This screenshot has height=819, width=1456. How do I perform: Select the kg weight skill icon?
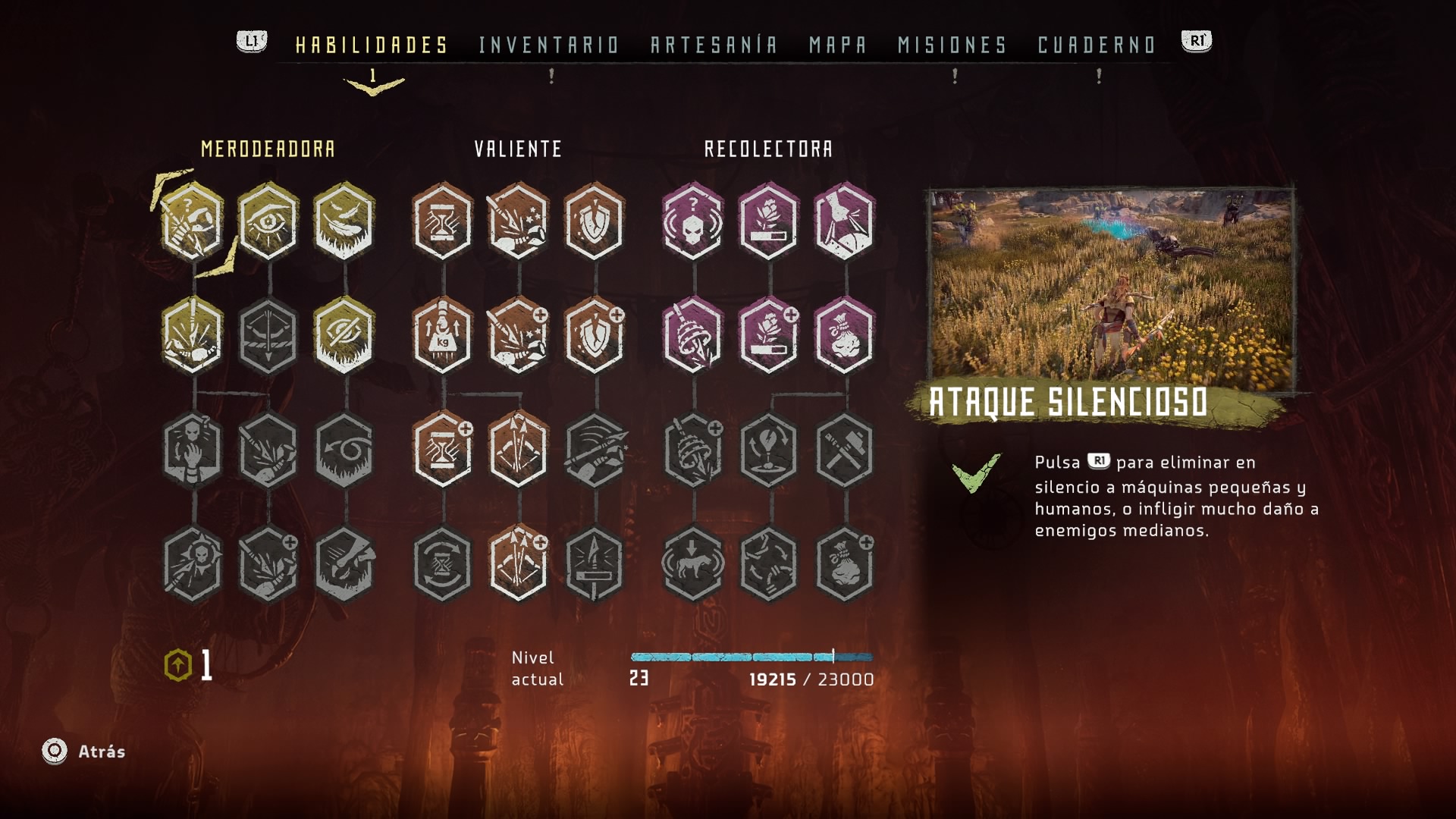coord(443,336)
